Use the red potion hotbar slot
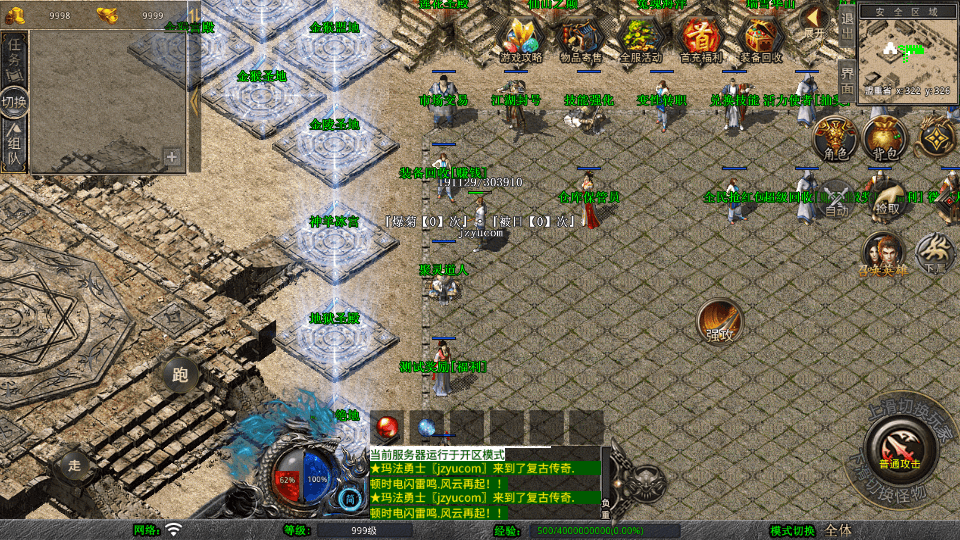The width and height of the screenshot is (960, 540). tap(387, 425)
